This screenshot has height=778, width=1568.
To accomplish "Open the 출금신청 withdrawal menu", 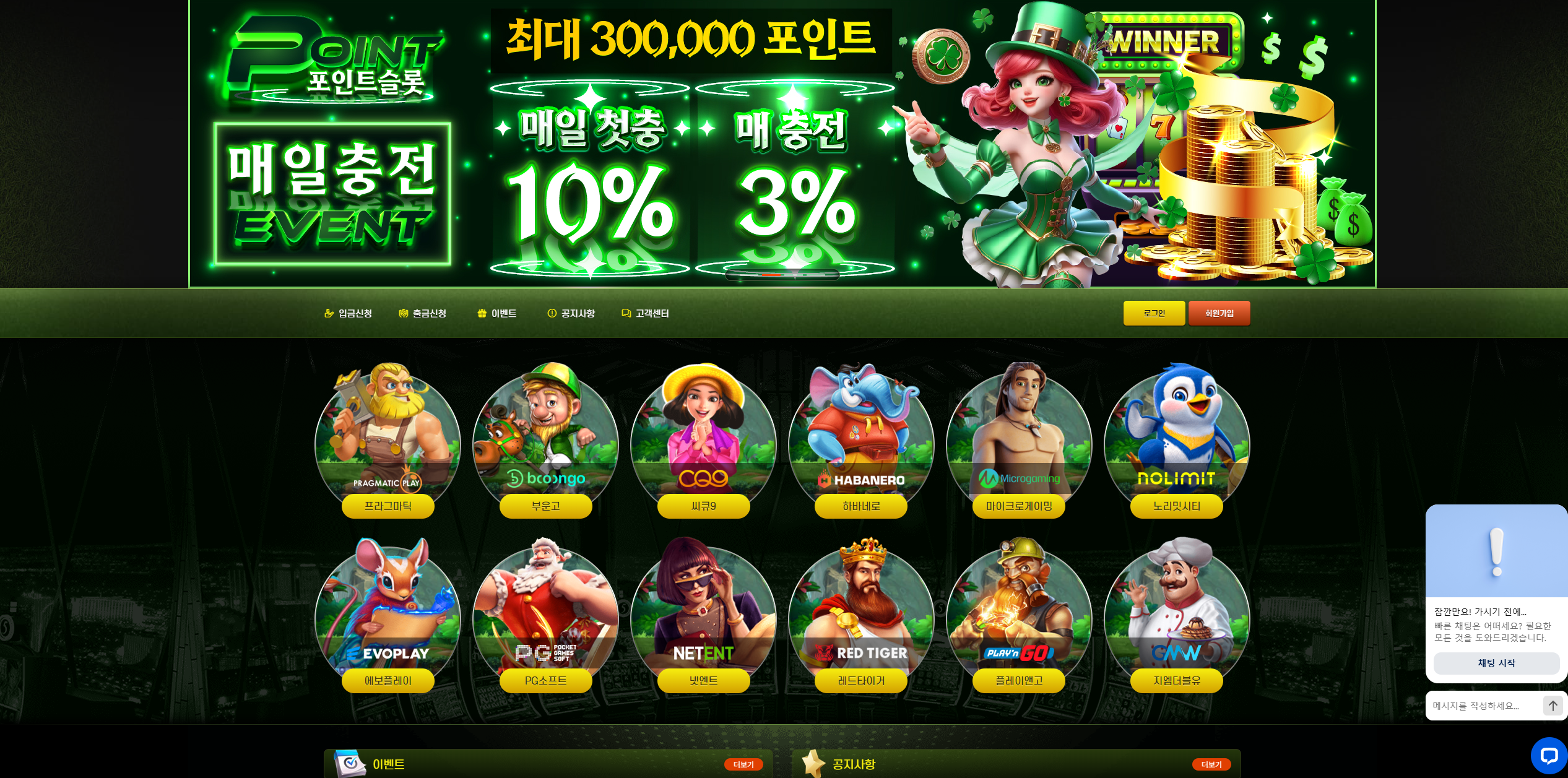I will tap(423, 314).
